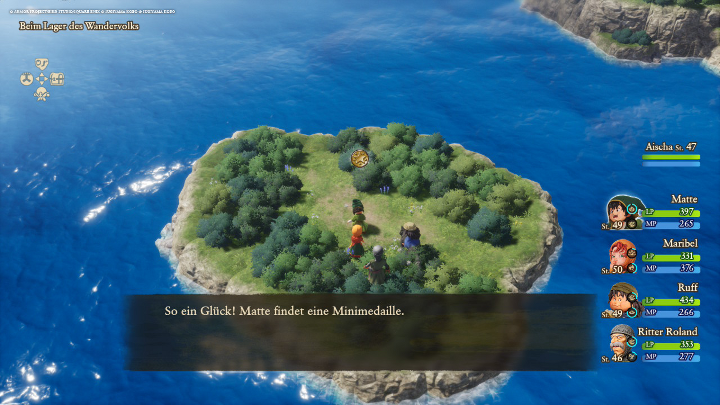Activate the skull and crossbones shortcut icon
Screen dimensions: 720x405
coord(42,94)
